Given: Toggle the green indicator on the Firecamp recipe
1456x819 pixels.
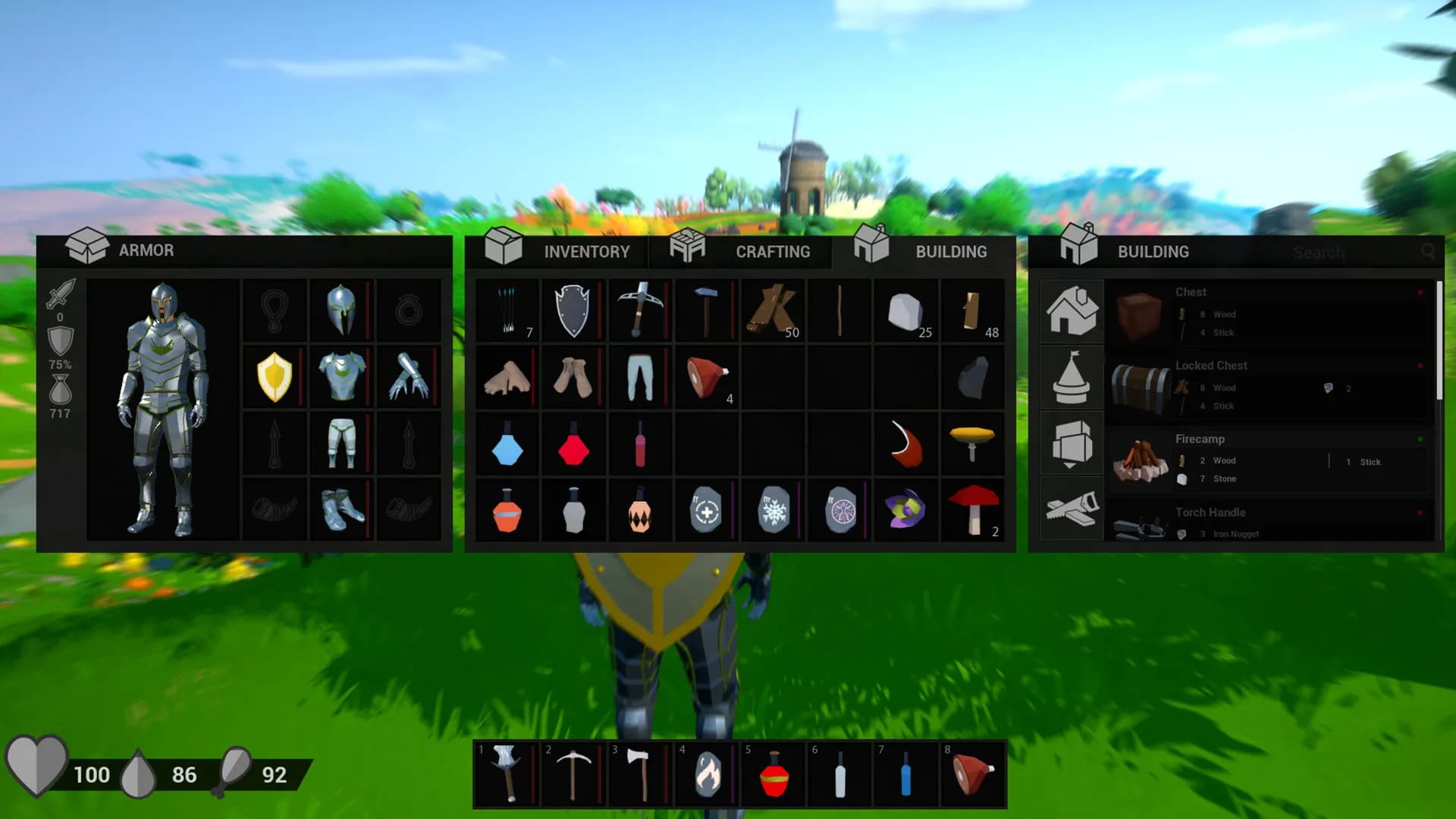Looking at the screenshot, I should click(x=1419, y=438).
